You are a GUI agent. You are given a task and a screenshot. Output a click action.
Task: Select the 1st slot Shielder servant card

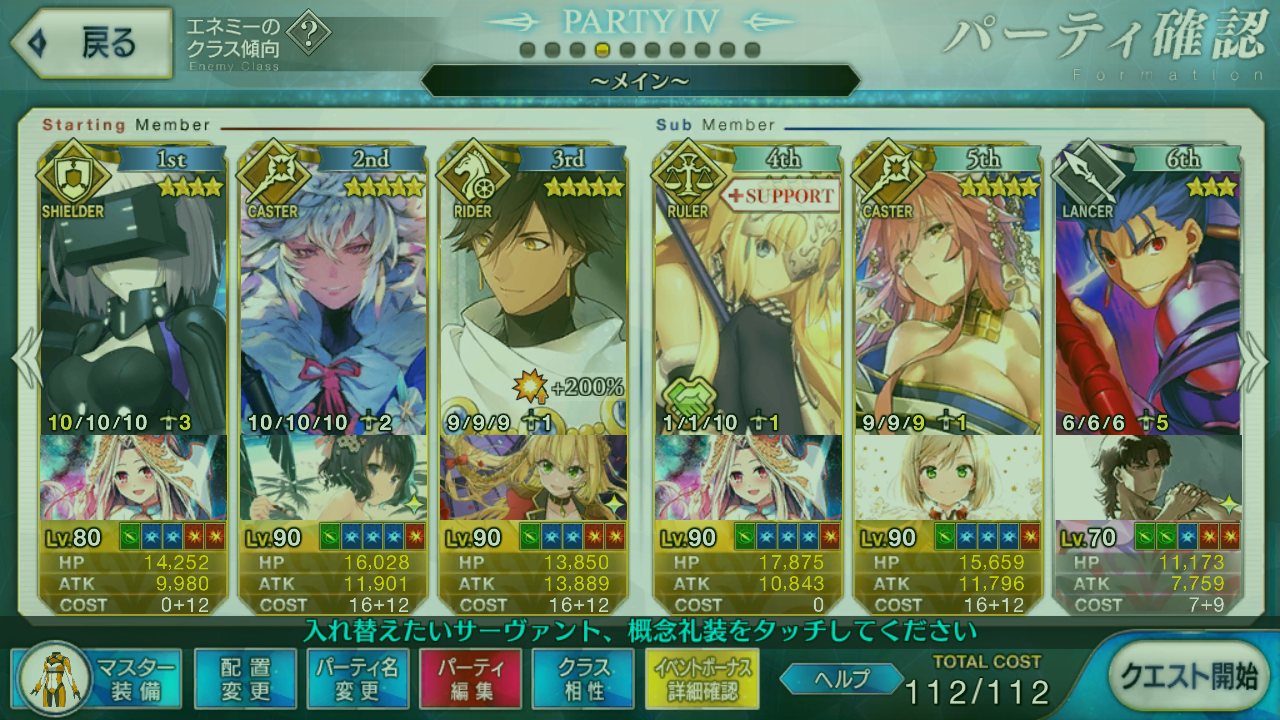[x=134, y=300]
